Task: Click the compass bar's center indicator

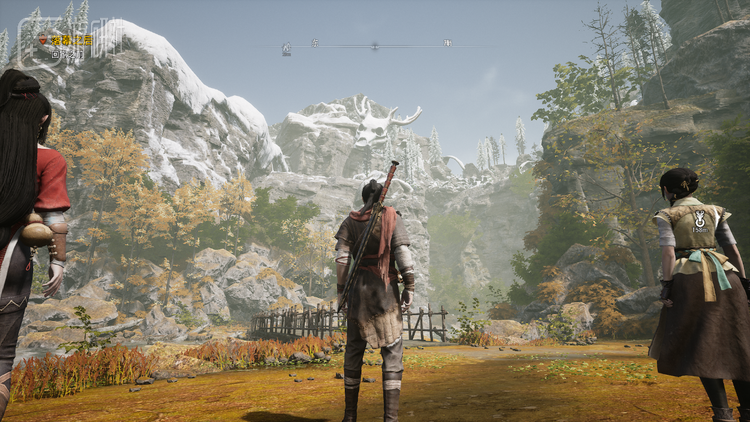Action: 374,45
